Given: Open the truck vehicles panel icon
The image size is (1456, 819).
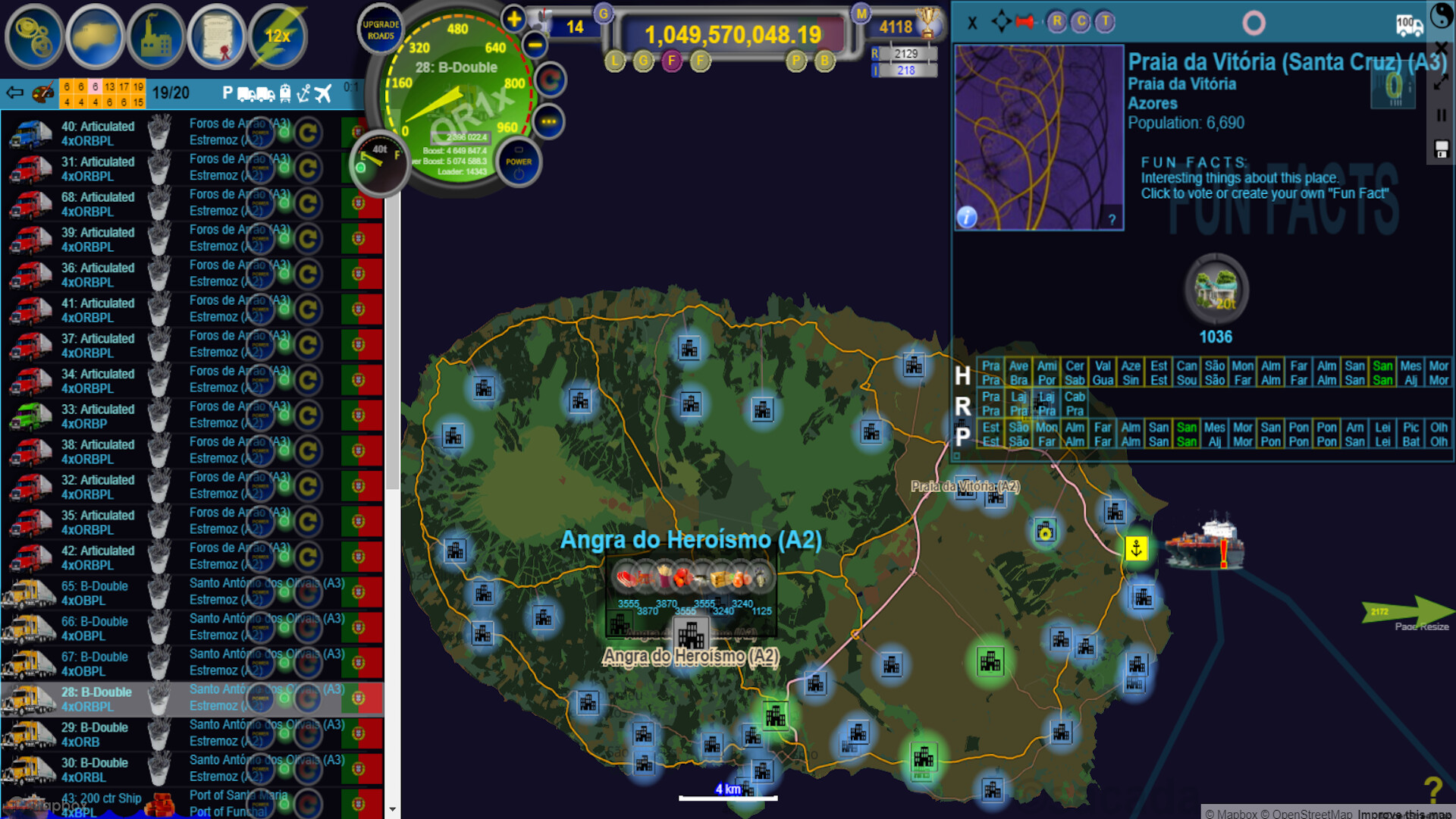Looking at the screenshot, I should pos(95,36).
